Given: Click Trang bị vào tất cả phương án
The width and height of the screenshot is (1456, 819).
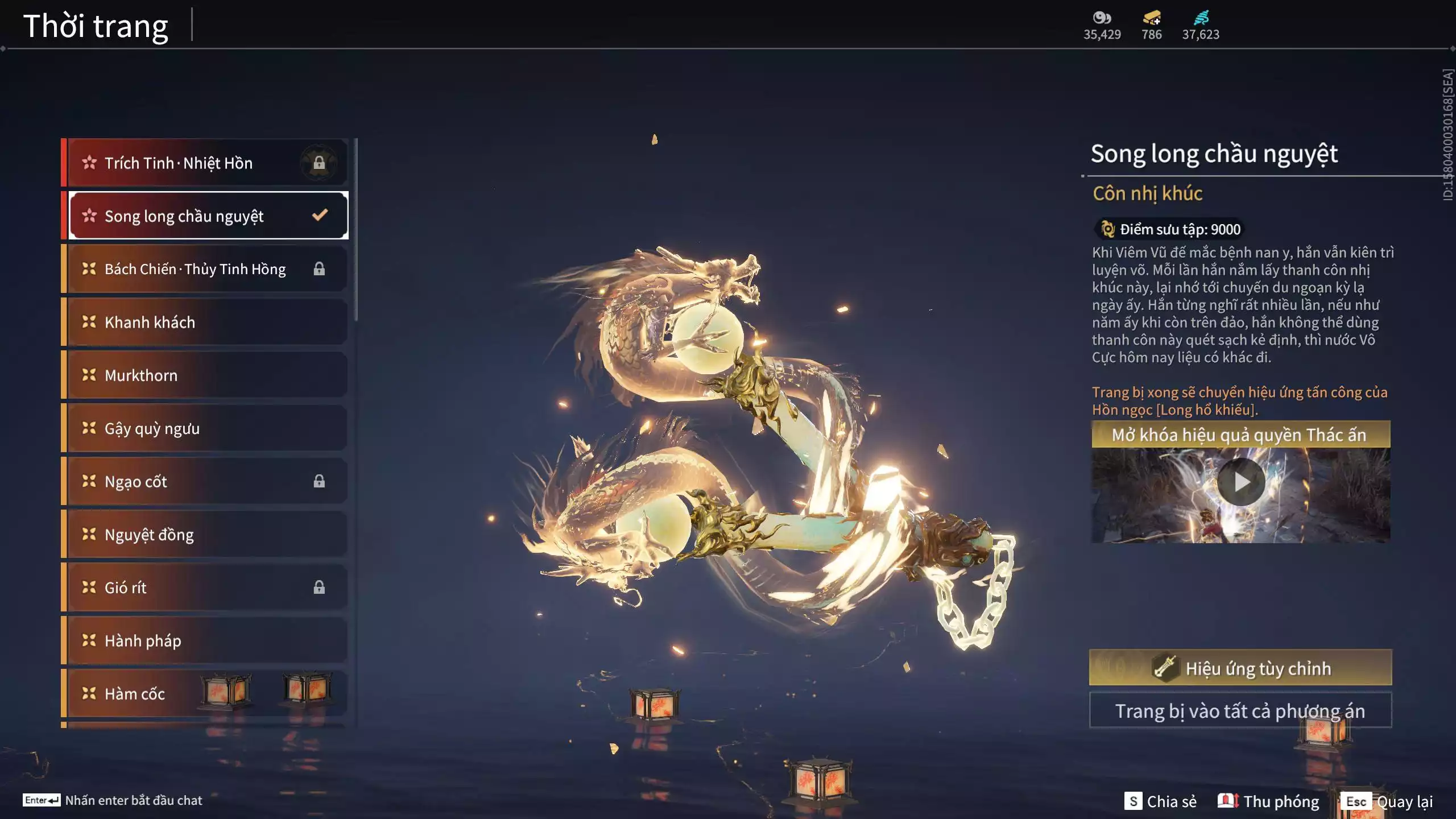Looking at the screenshot, I should pos(1240,711).
